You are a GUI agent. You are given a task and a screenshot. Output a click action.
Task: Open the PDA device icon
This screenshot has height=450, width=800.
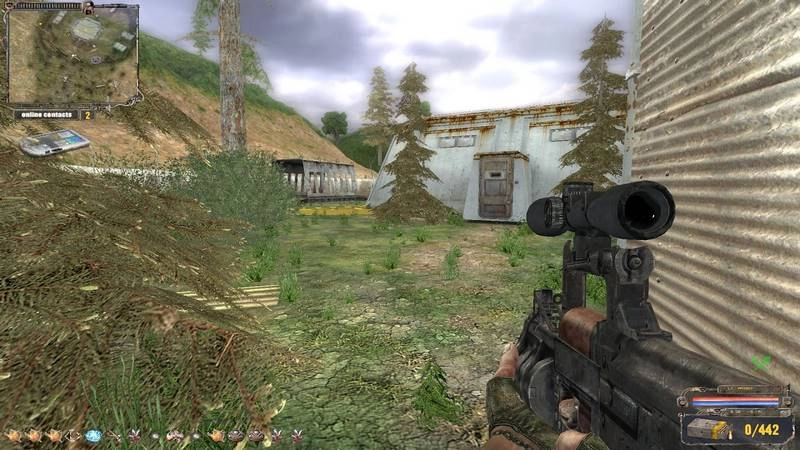pyautogui.click(x=54, y=143)
